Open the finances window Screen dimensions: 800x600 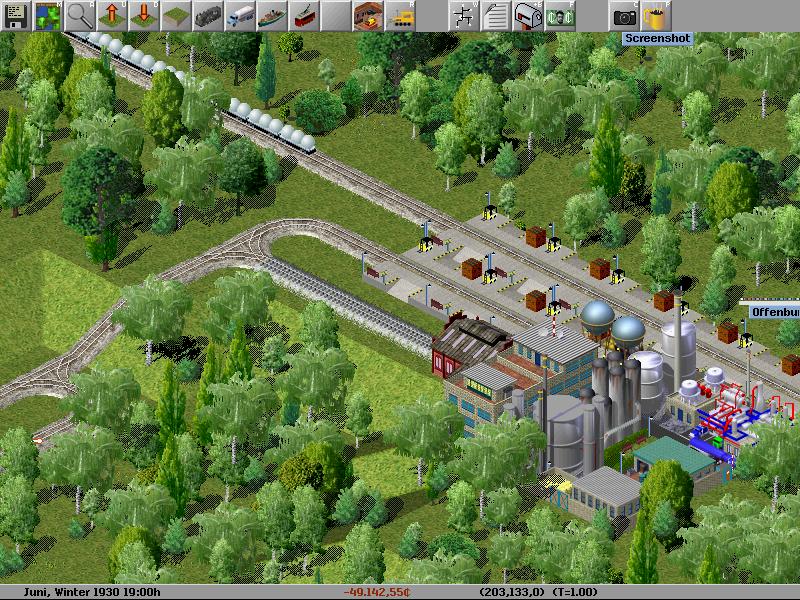[x=559, y=15]
